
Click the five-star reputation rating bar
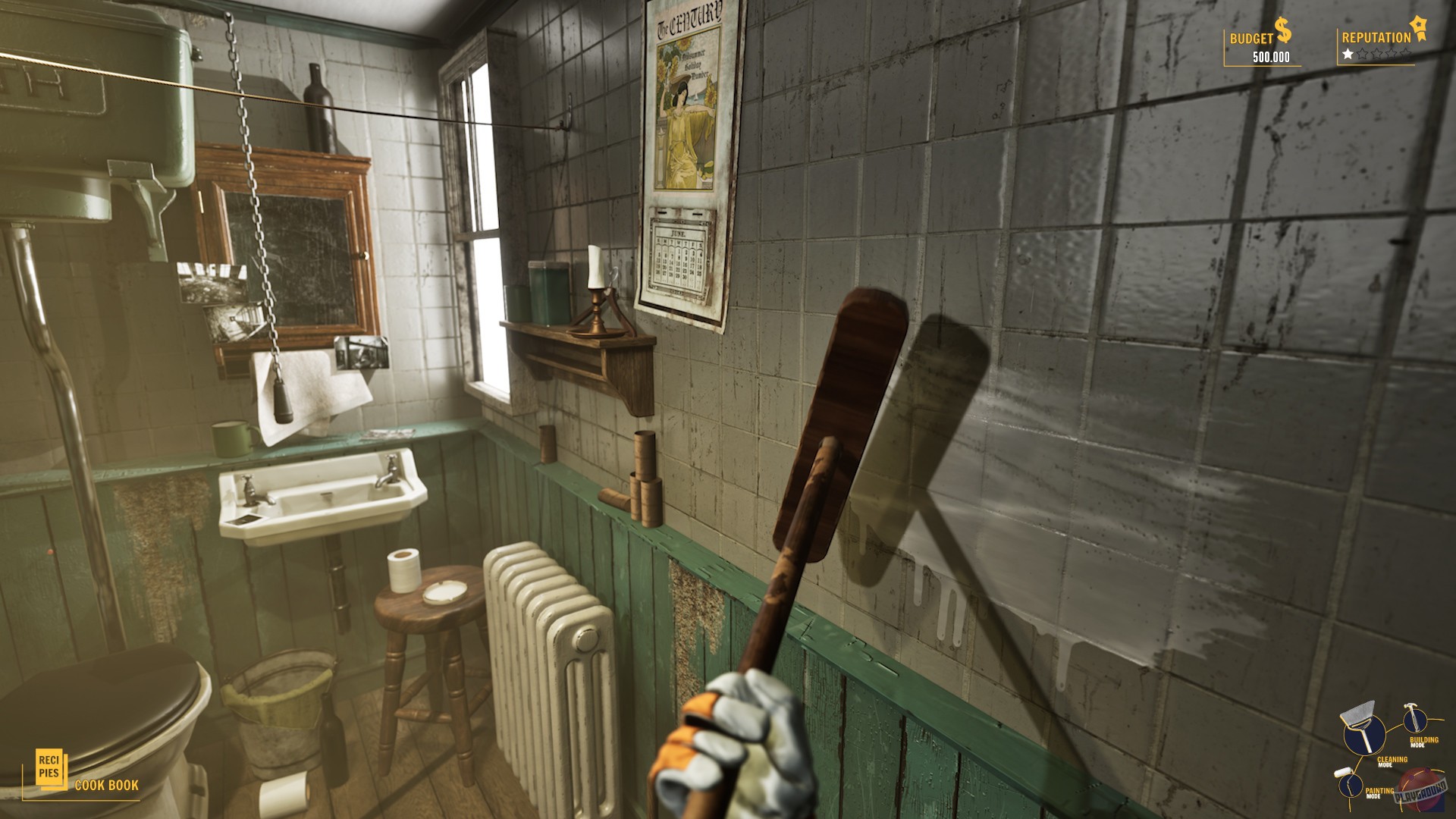pos(1376,53)
